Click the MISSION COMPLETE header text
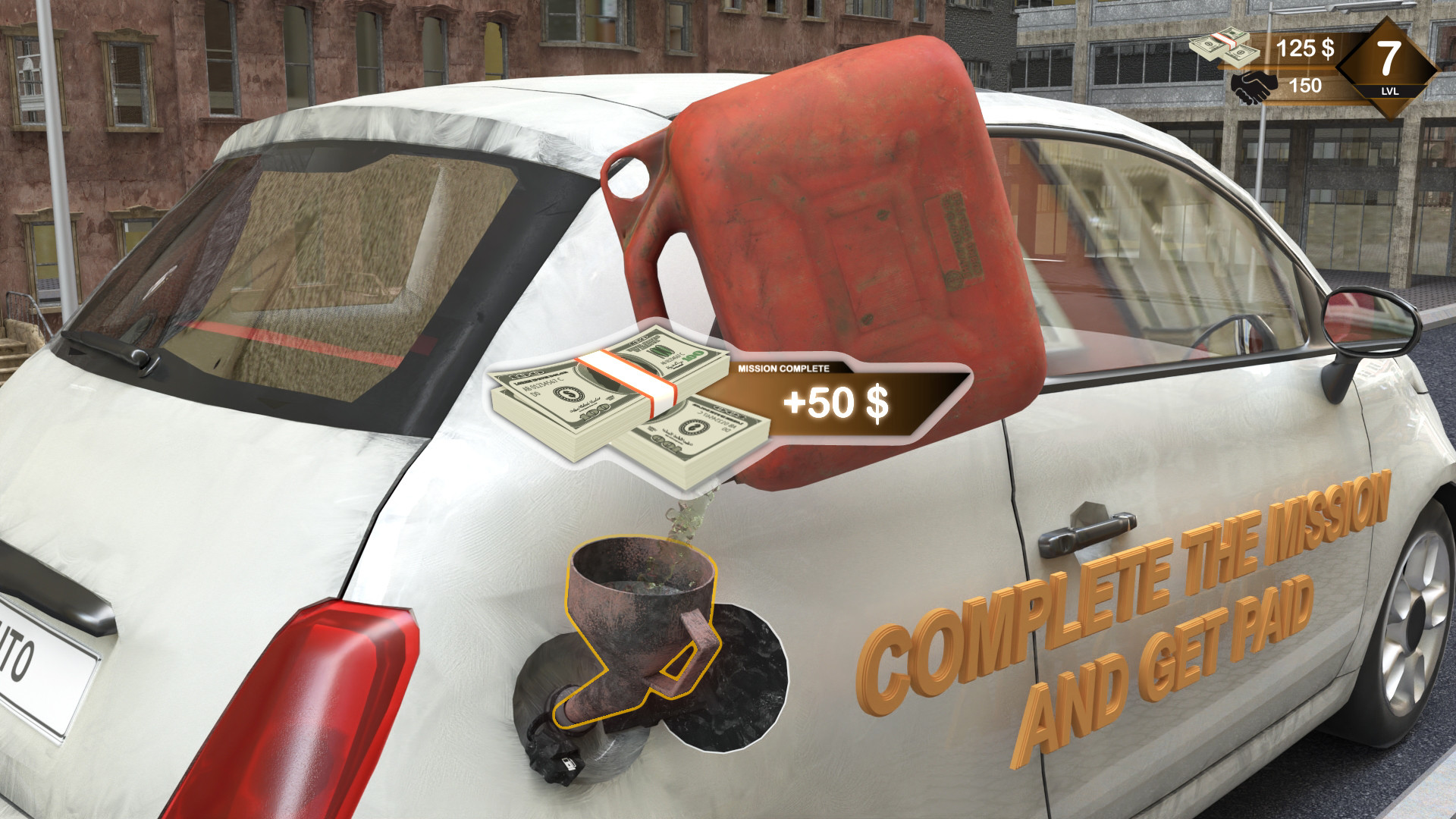 coord(785,366)
